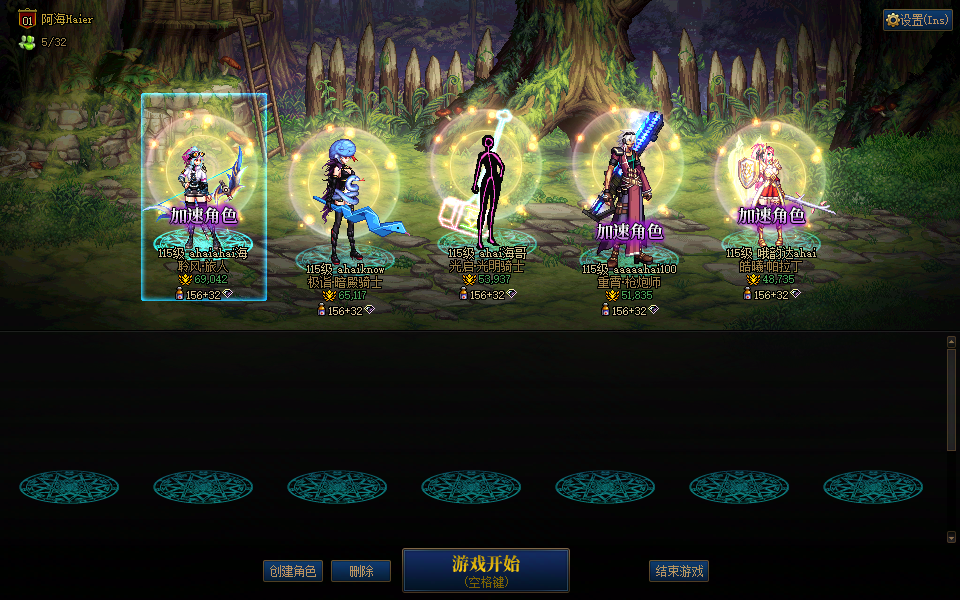The image size is (960, 600).
Task: Select the 聆风·旅人 character ahaiahai海
Action: [x=204, y=195]
